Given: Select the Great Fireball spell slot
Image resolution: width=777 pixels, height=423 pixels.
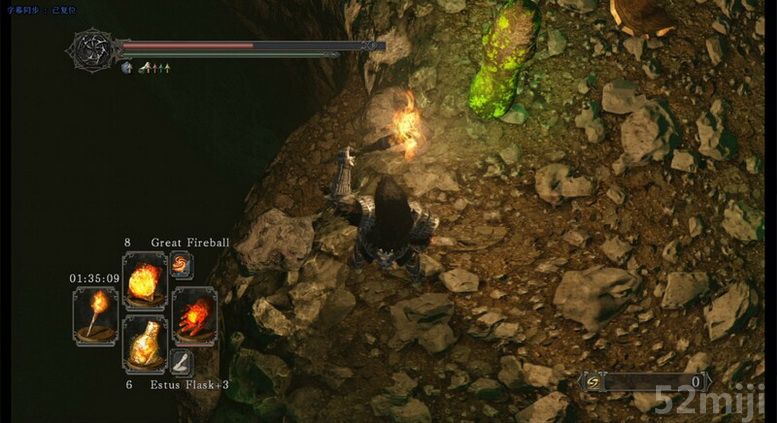Looking at the screenshot, I should [x=145, y=279].
